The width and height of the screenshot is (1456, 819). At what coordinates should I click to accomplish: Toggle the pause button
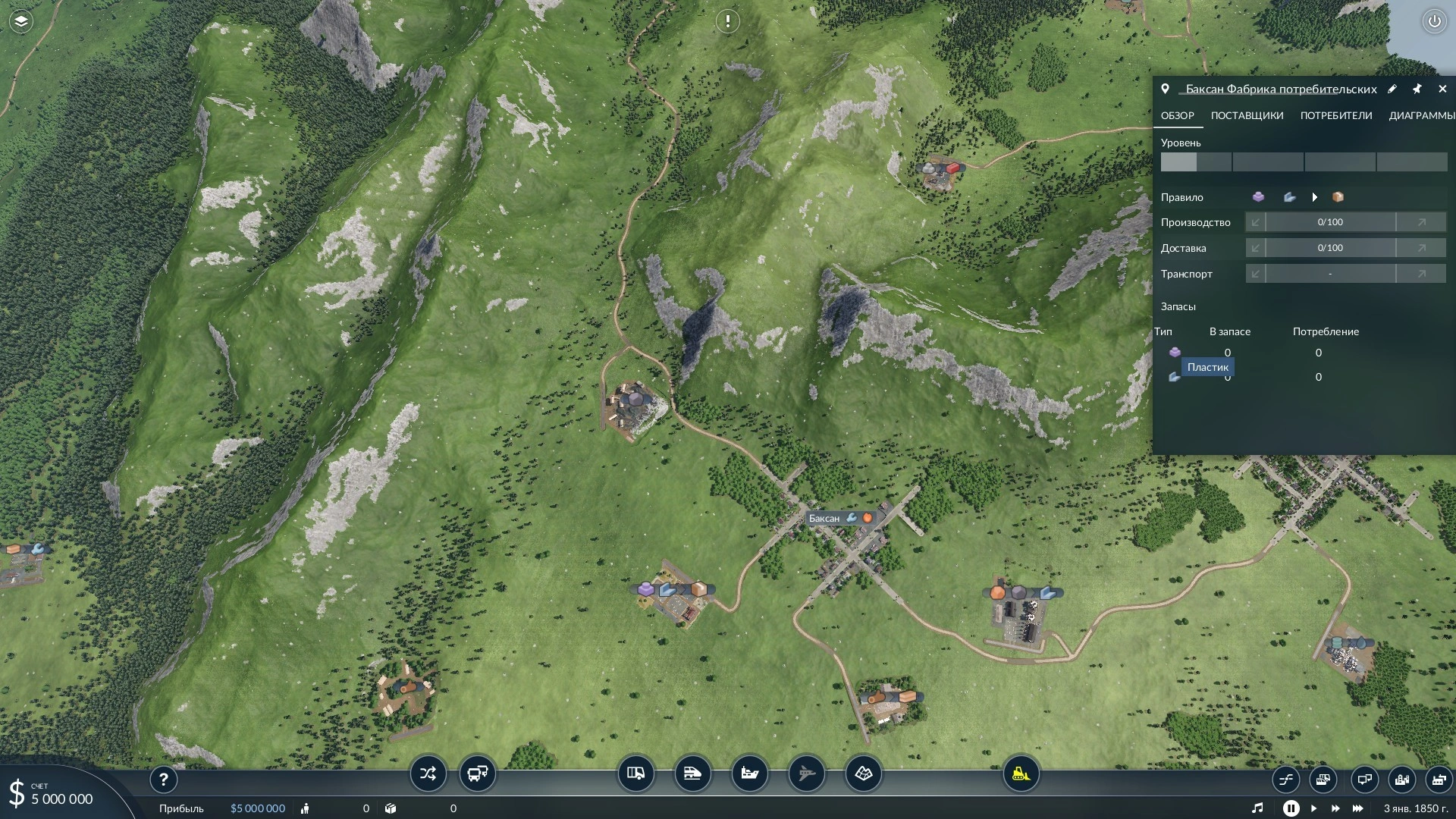[1291, 808]
